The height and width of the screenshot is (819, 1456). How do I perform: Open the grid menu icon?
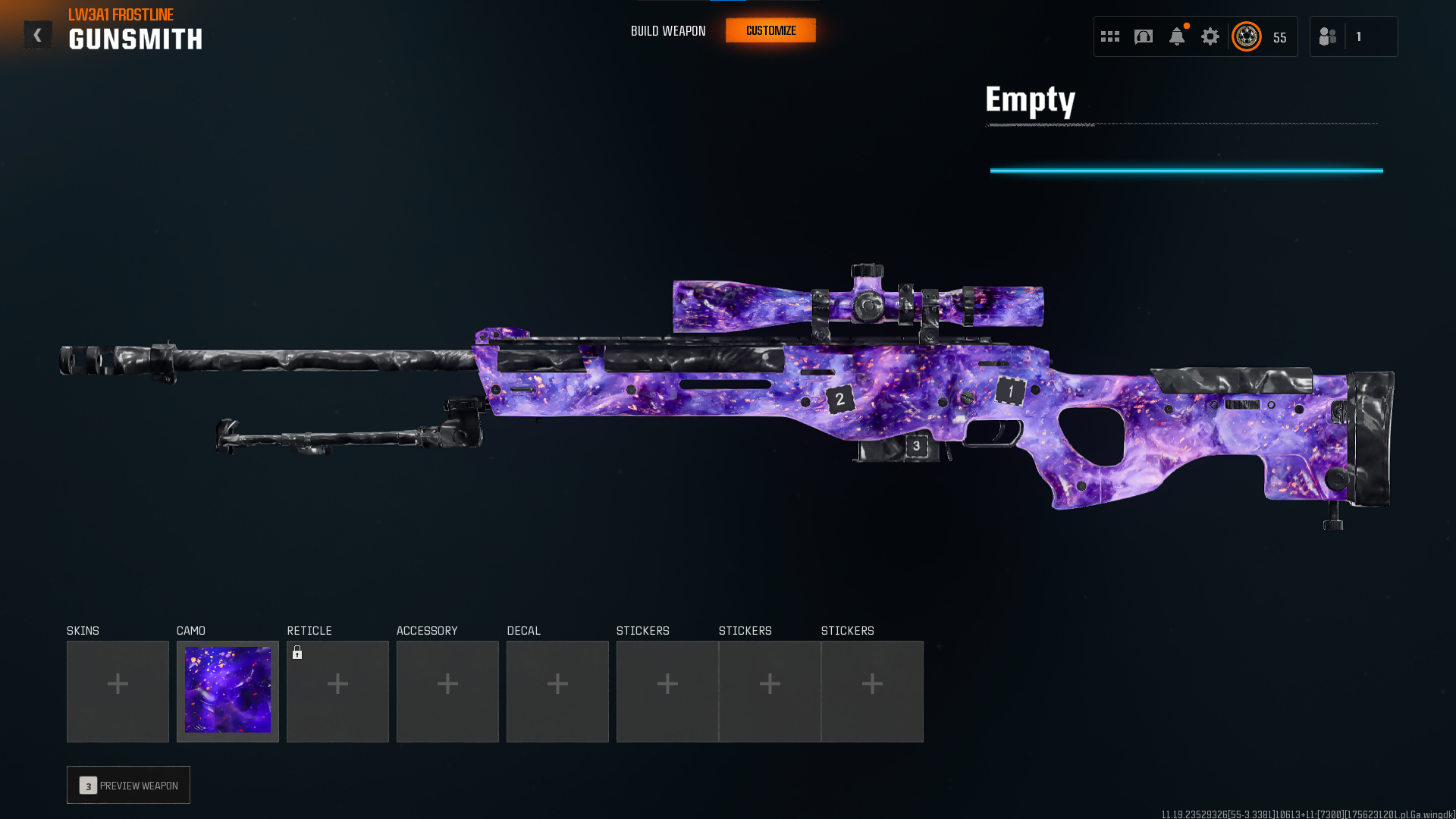(x=1110, y=36)
